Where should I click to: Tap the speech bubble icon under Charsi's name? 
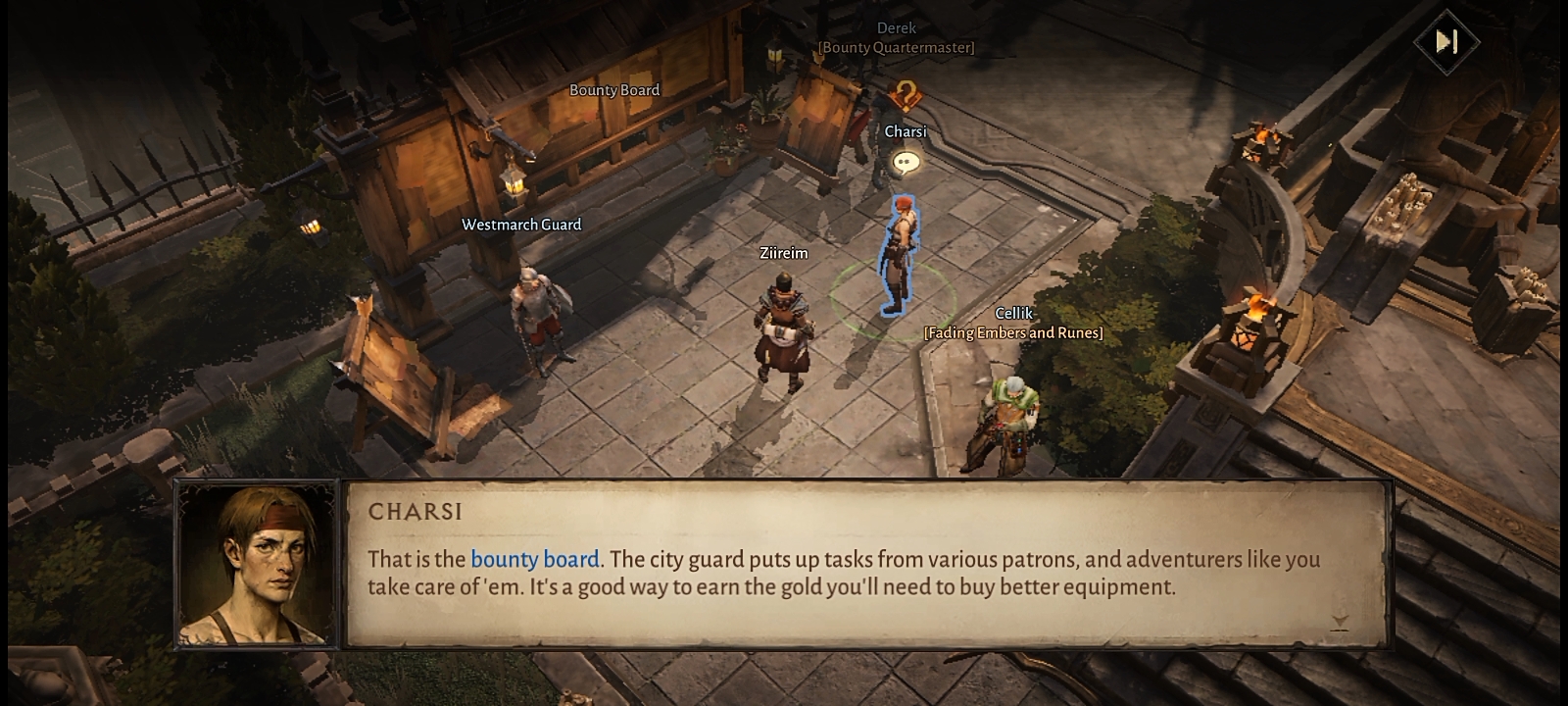tap(906, 163)
